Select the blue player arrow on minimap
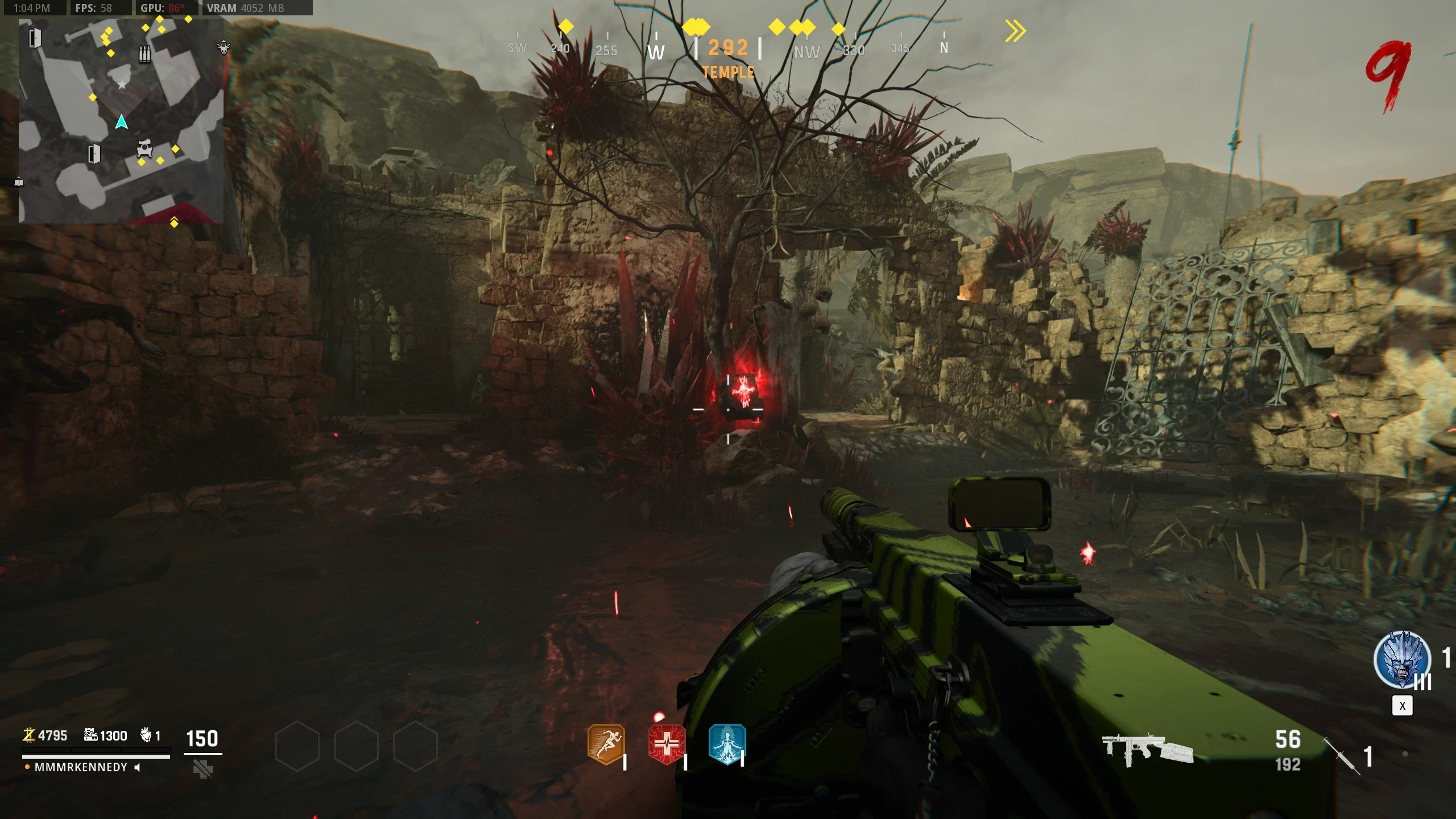The height and width of the screenshot is (819, 1456). [x=121, y=122]
